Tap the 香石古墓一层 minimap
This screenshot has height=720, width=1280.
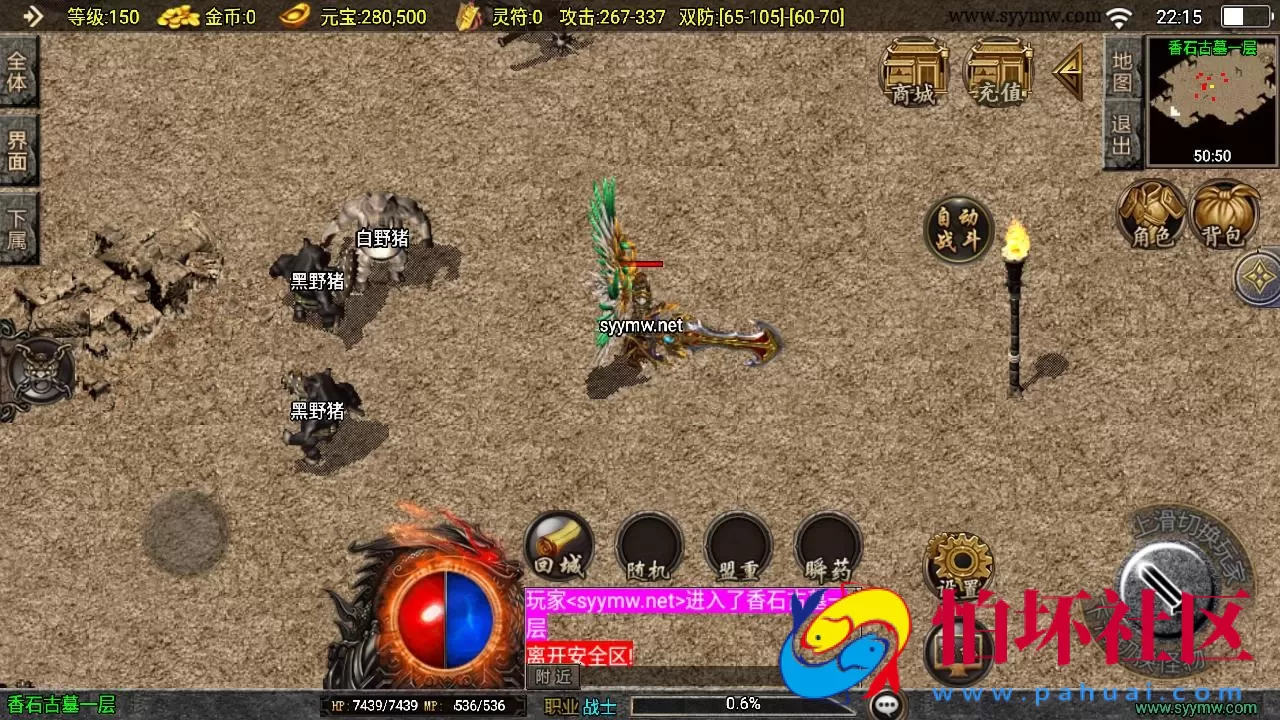(1210, 100)
